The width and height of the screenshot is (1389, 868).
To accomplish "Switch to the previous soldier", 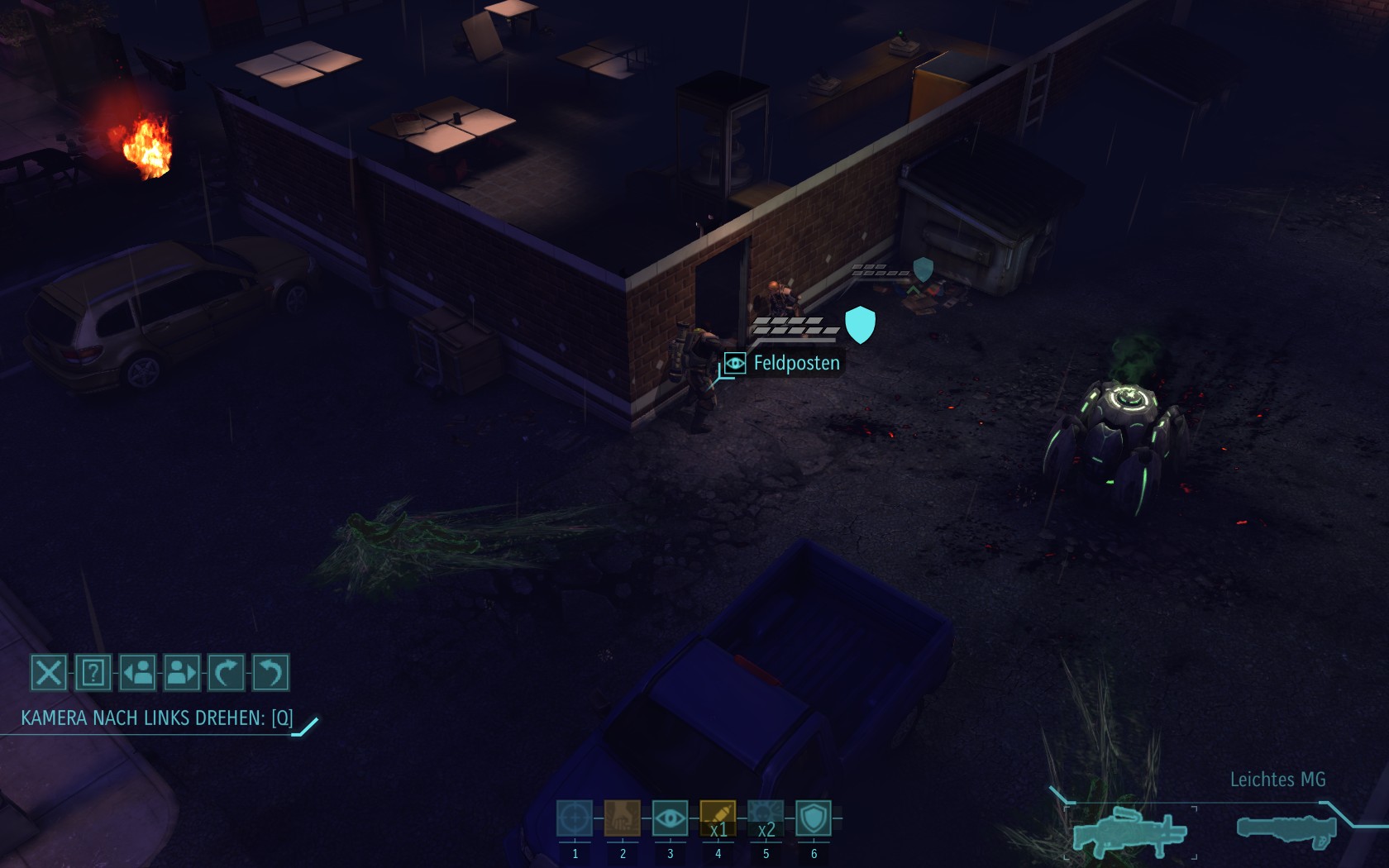I will [x=137, y=672].
